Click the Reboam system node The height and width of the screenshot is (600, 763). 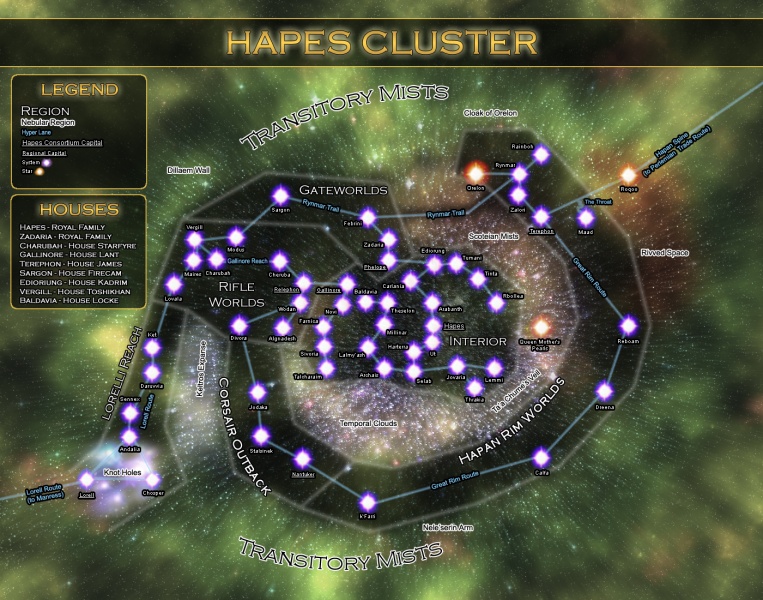click(628, 325)
